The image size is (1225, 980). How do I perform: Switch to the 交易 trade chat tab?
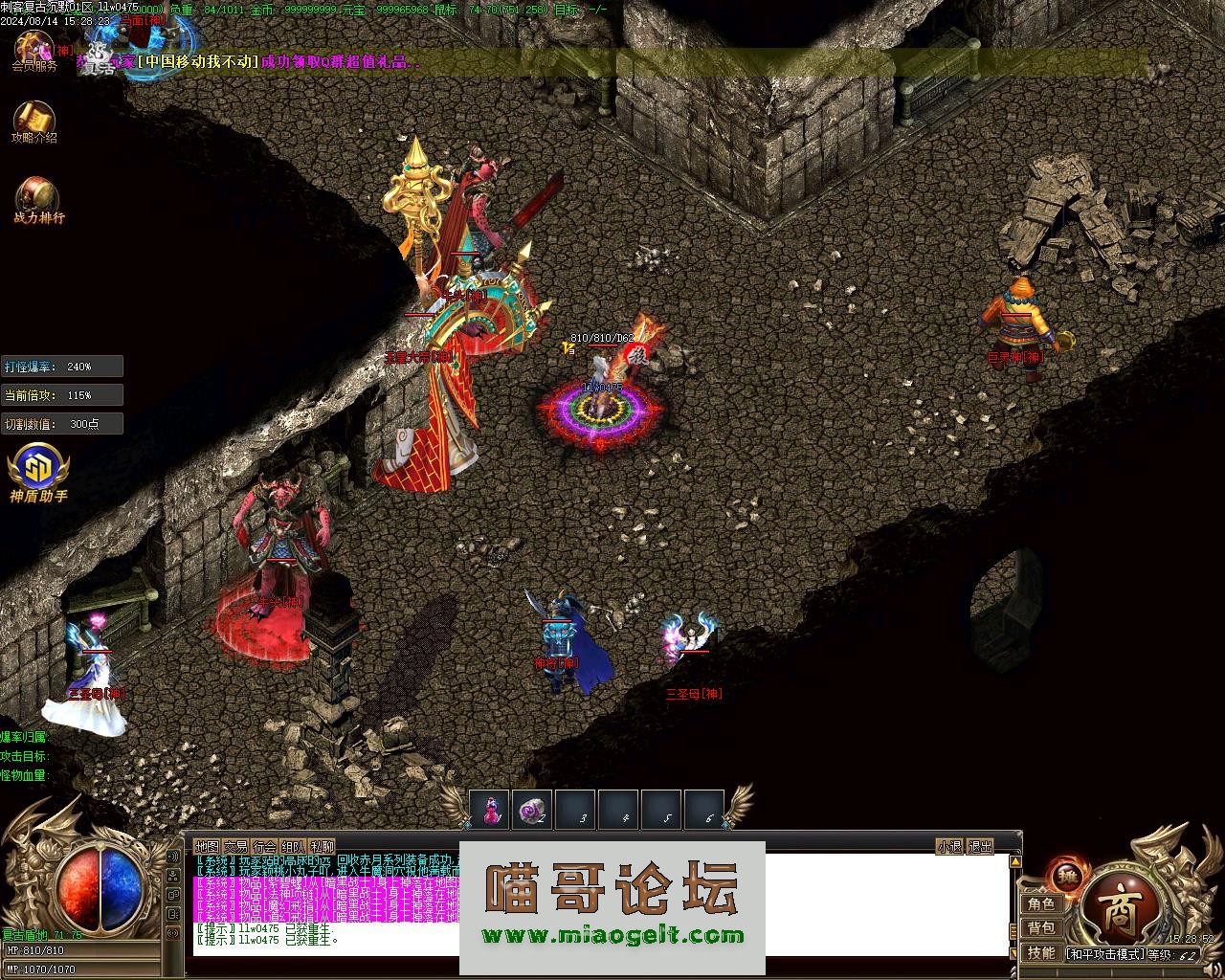click(235, 847)
